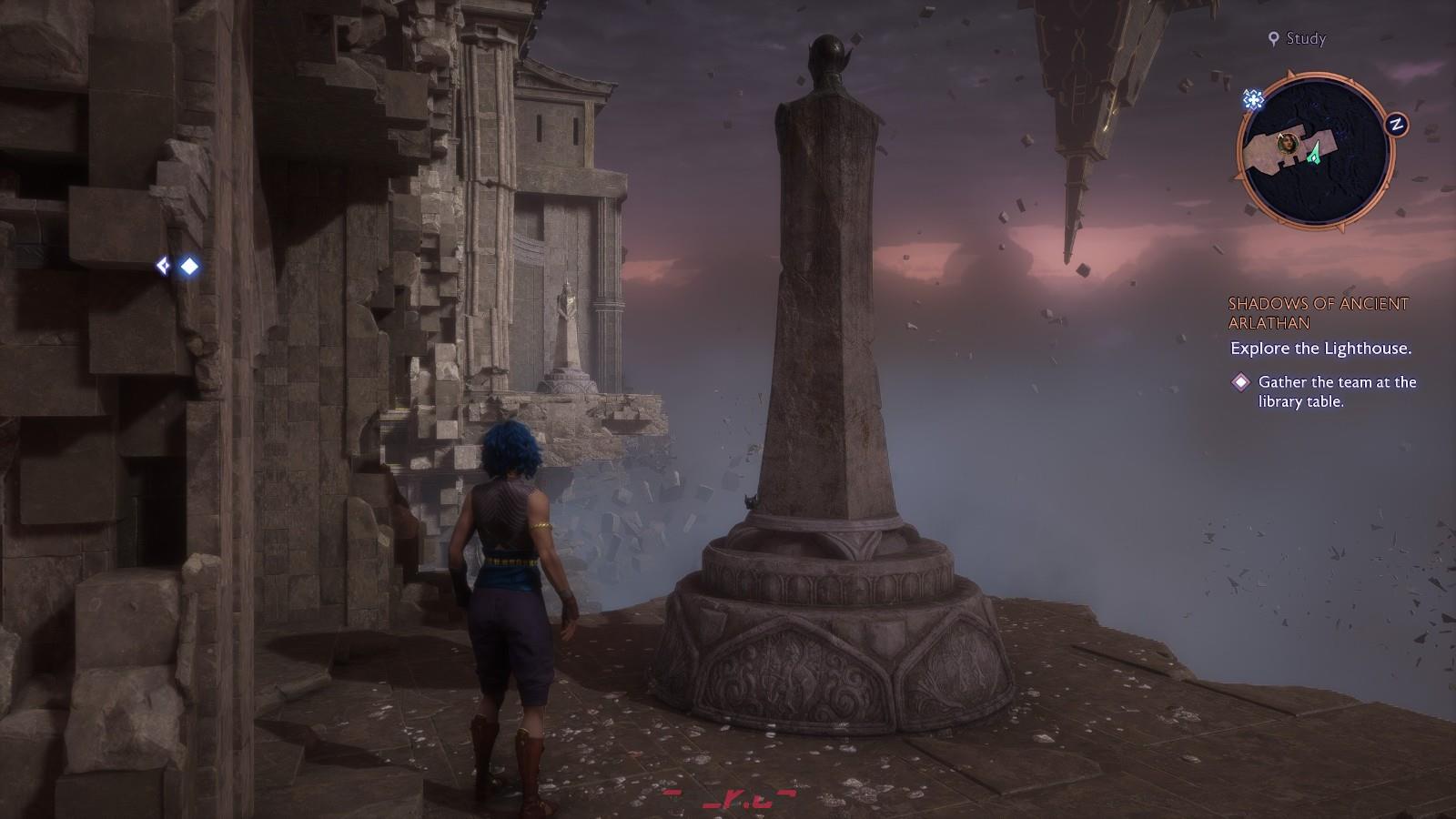This screenshot has height=819, width=1456.
Task: Open the circular minimap
Action: click(x=1309, y=149)
